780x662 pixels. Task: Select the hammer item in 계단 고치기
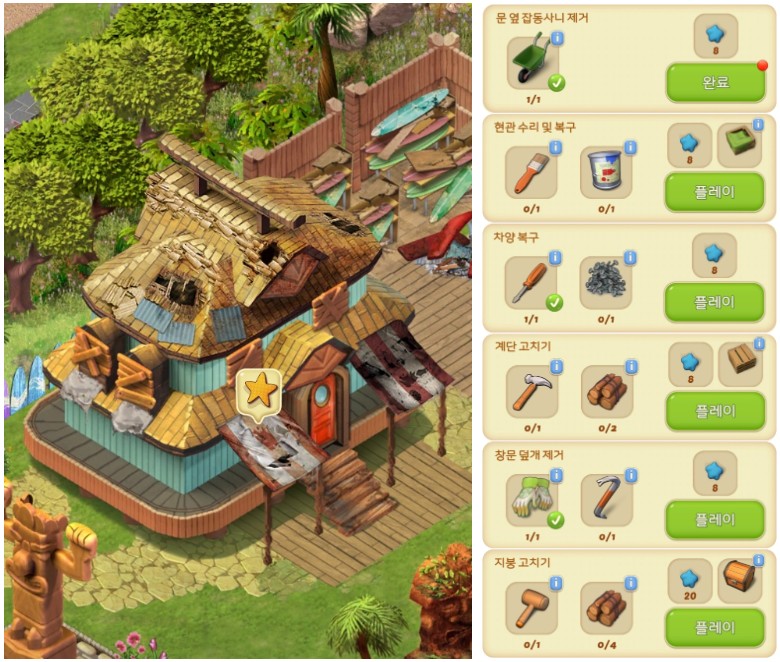click(x=531, y=390)
